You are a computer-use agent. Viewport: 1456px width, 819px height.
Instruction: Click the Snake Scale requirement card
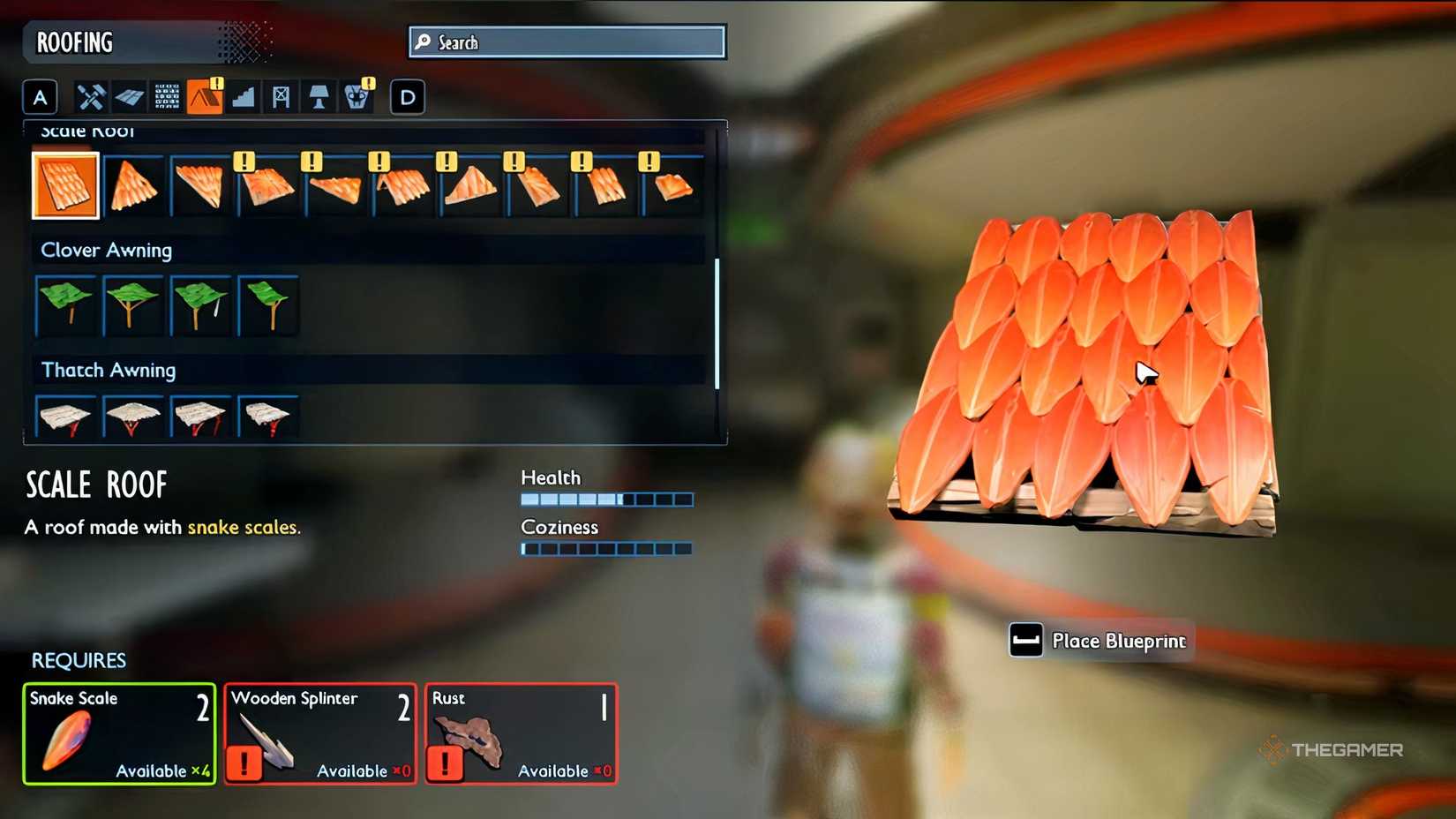(x=118, y=733)
